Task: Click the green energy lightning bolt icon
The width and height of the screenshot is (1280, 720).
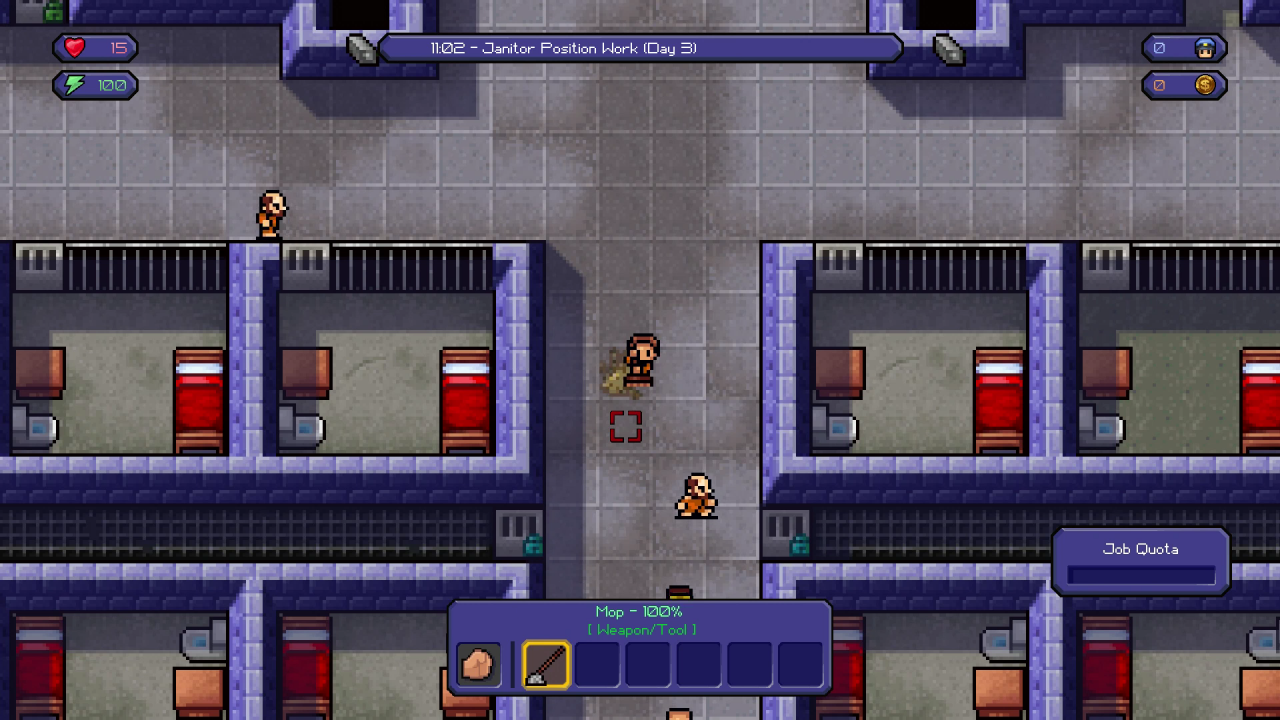Action: point(71,85)
